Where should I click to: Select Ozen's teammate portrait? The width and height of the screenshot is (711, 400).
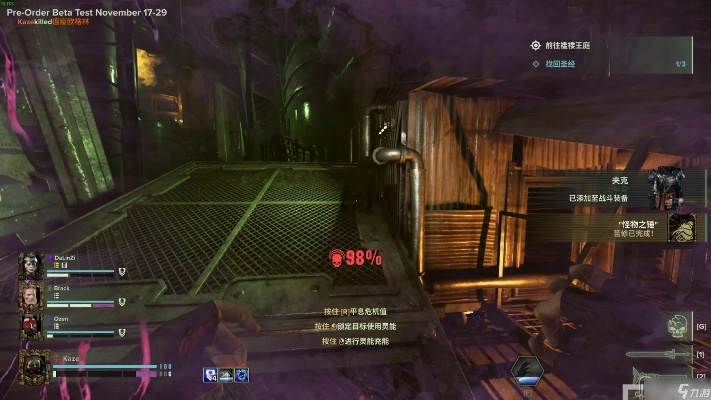32,327
